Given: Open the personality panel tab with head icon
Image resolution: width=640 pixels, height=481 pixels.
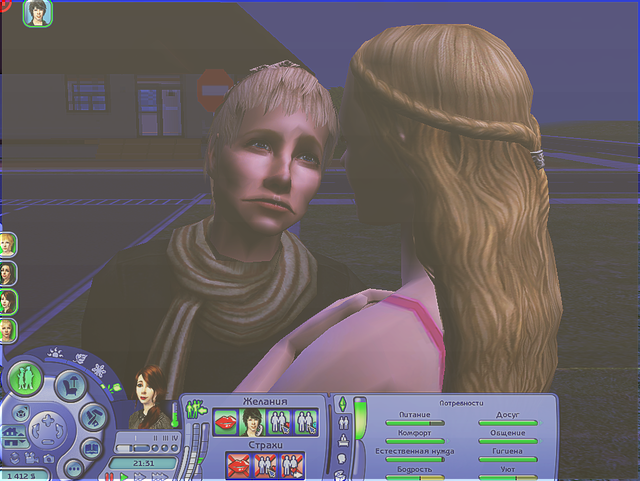Looking at the screenshot, I should (341, 458).
